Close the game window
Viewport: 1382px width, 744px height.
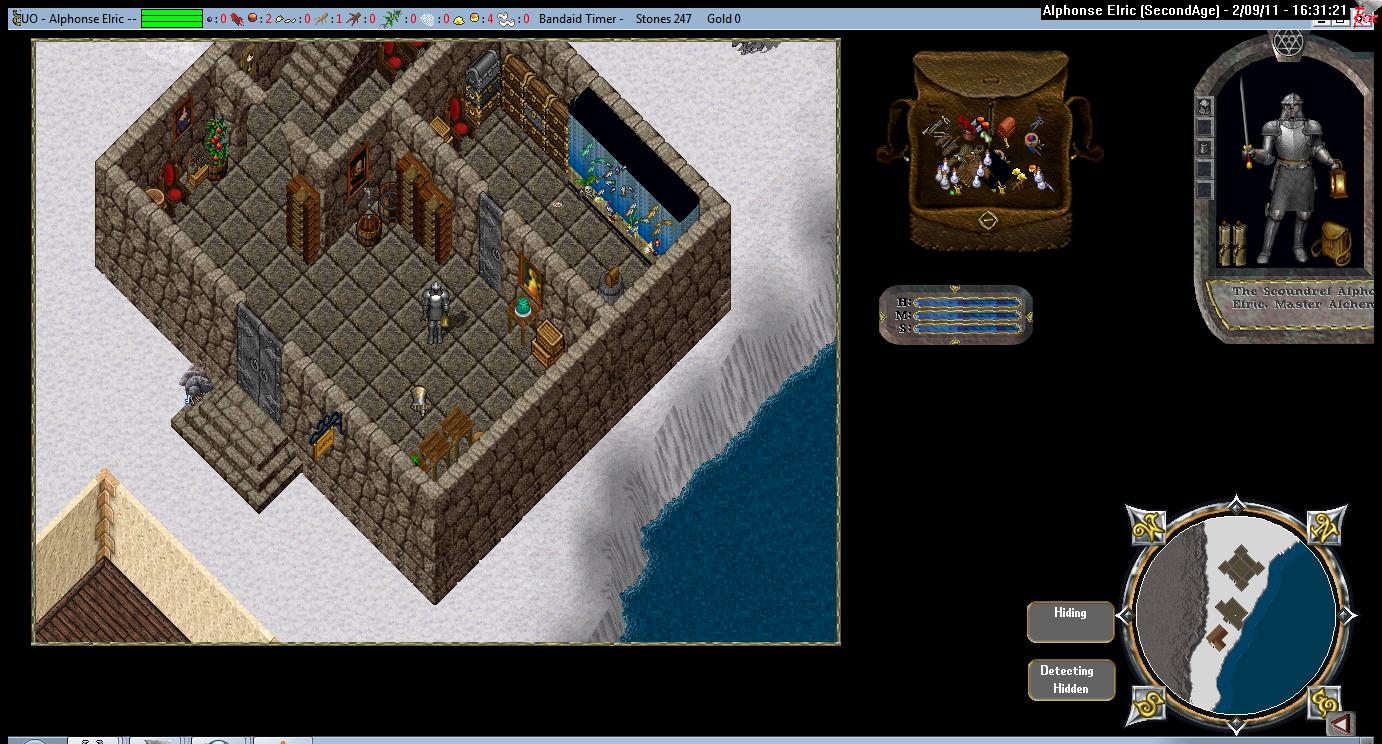click(x=1365, y=13)
